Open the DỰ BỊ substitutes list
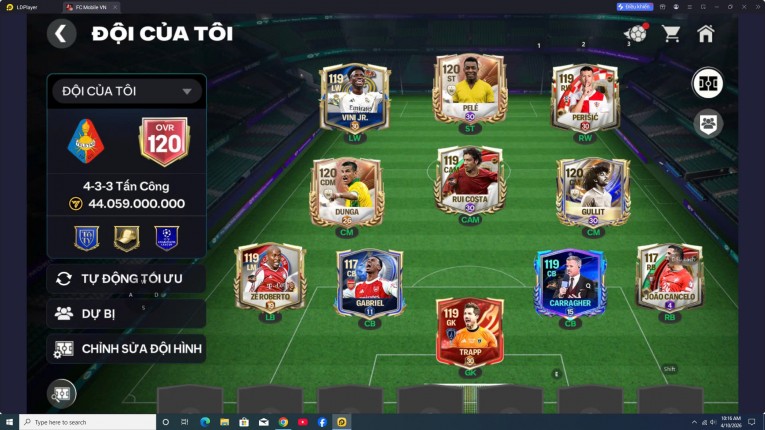Viewport: 765px width, 430px height. point(126,313)
